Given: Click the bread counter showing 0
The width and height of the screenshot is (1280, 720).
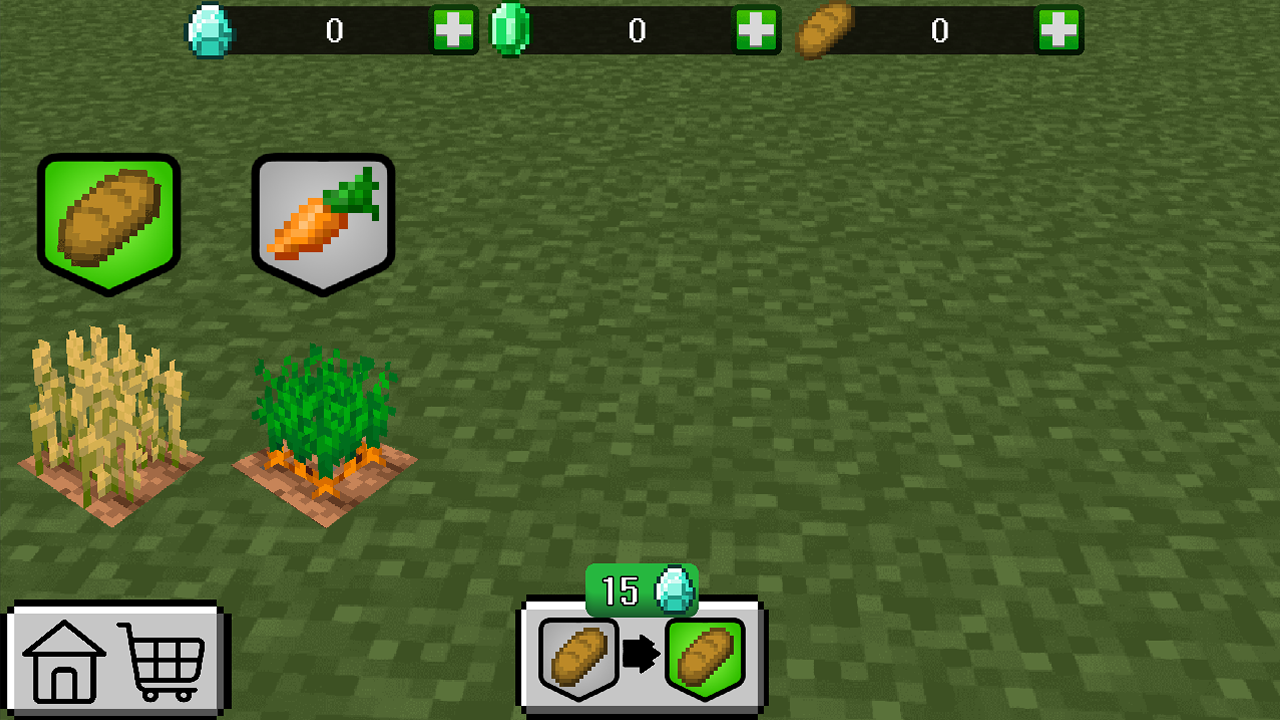Looking at the screenshot, I should click(x=940, y=31).
